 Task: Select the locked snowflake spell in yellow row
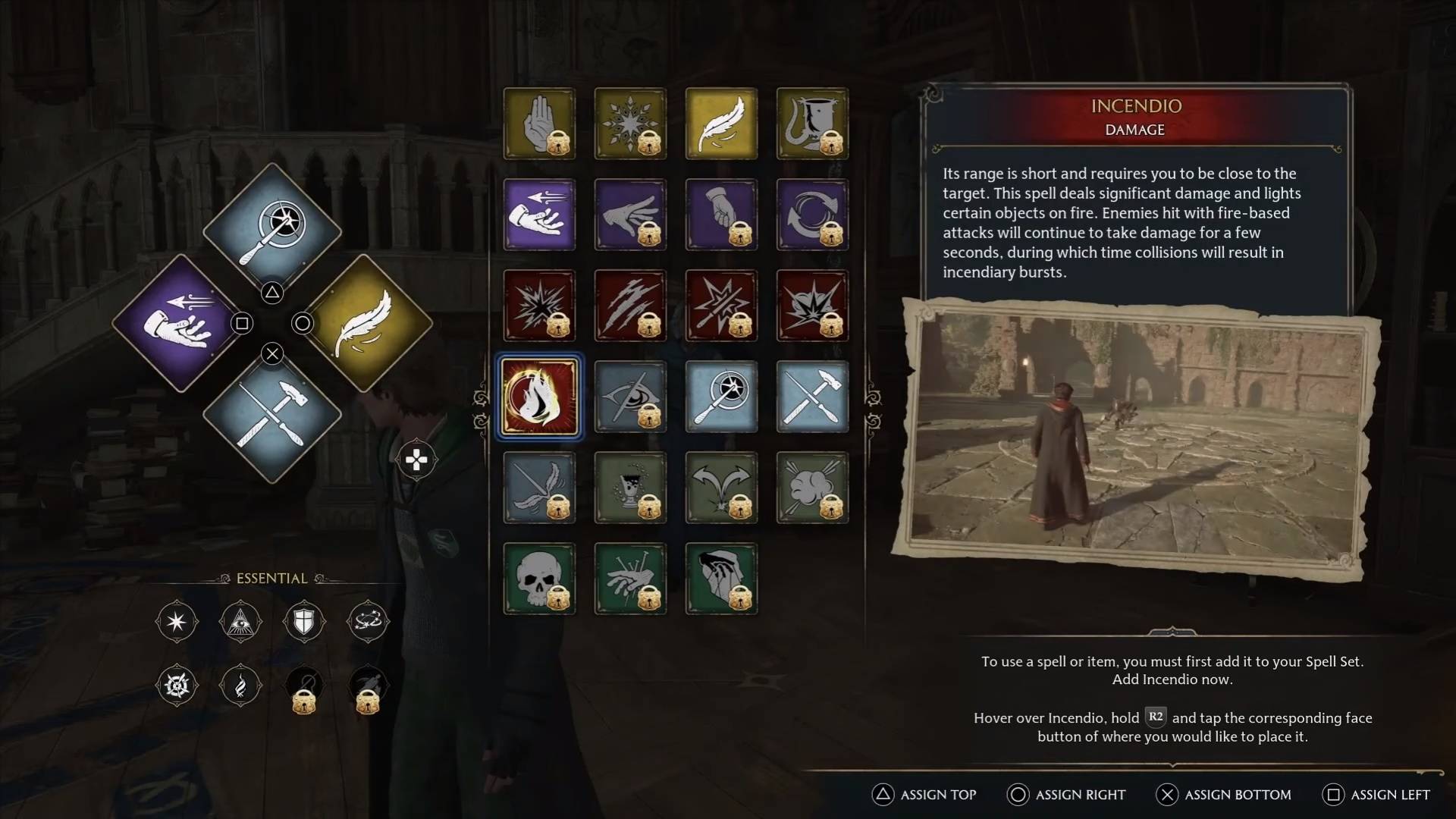click(630, 124)
